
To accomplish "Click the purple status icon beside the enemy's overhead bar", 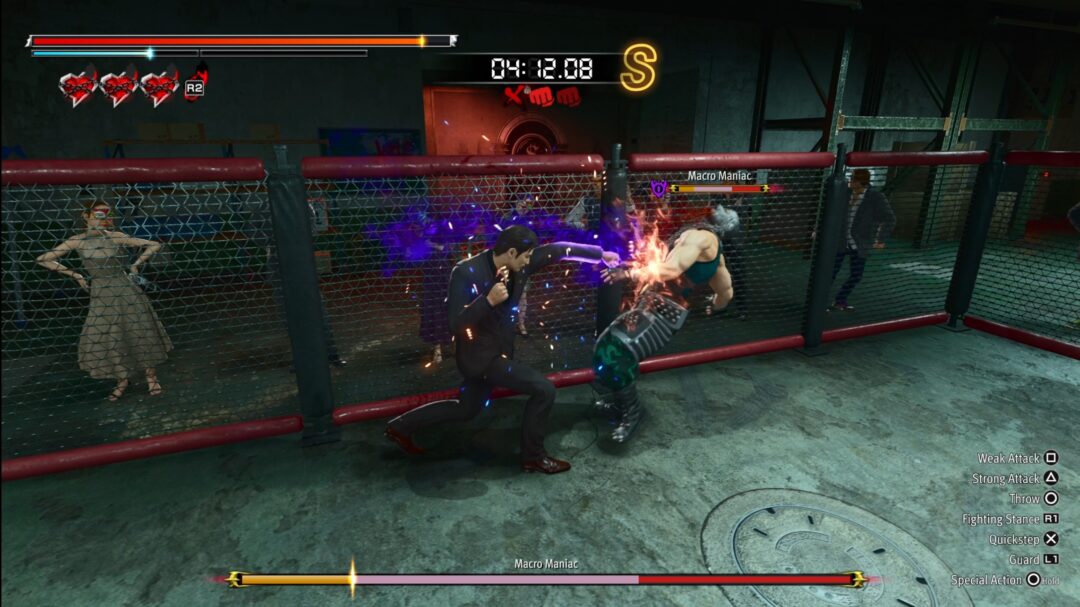I will [658, 187].
